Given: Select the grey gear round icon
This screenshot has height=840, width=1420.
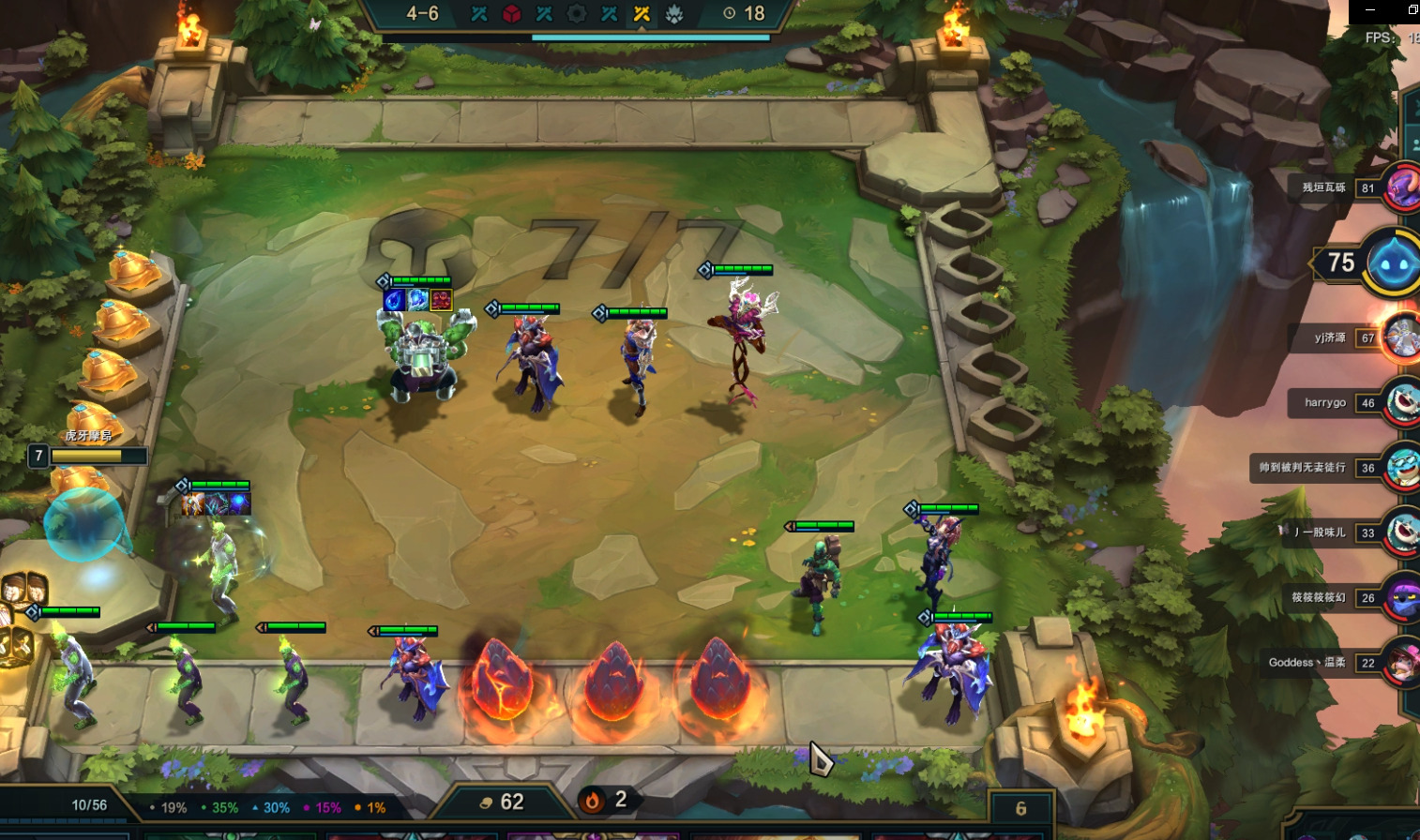Looking at the screenshot, I should [x=577, y=14].
